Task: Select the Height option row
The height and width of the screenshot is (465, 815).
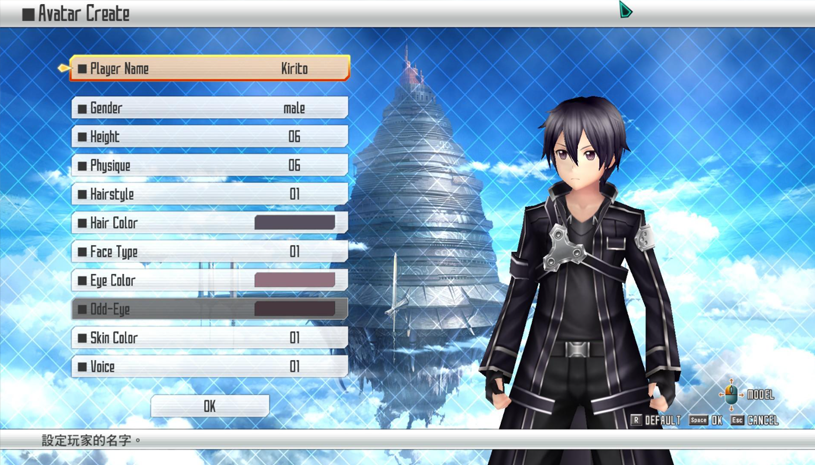Action: [210, 137]
